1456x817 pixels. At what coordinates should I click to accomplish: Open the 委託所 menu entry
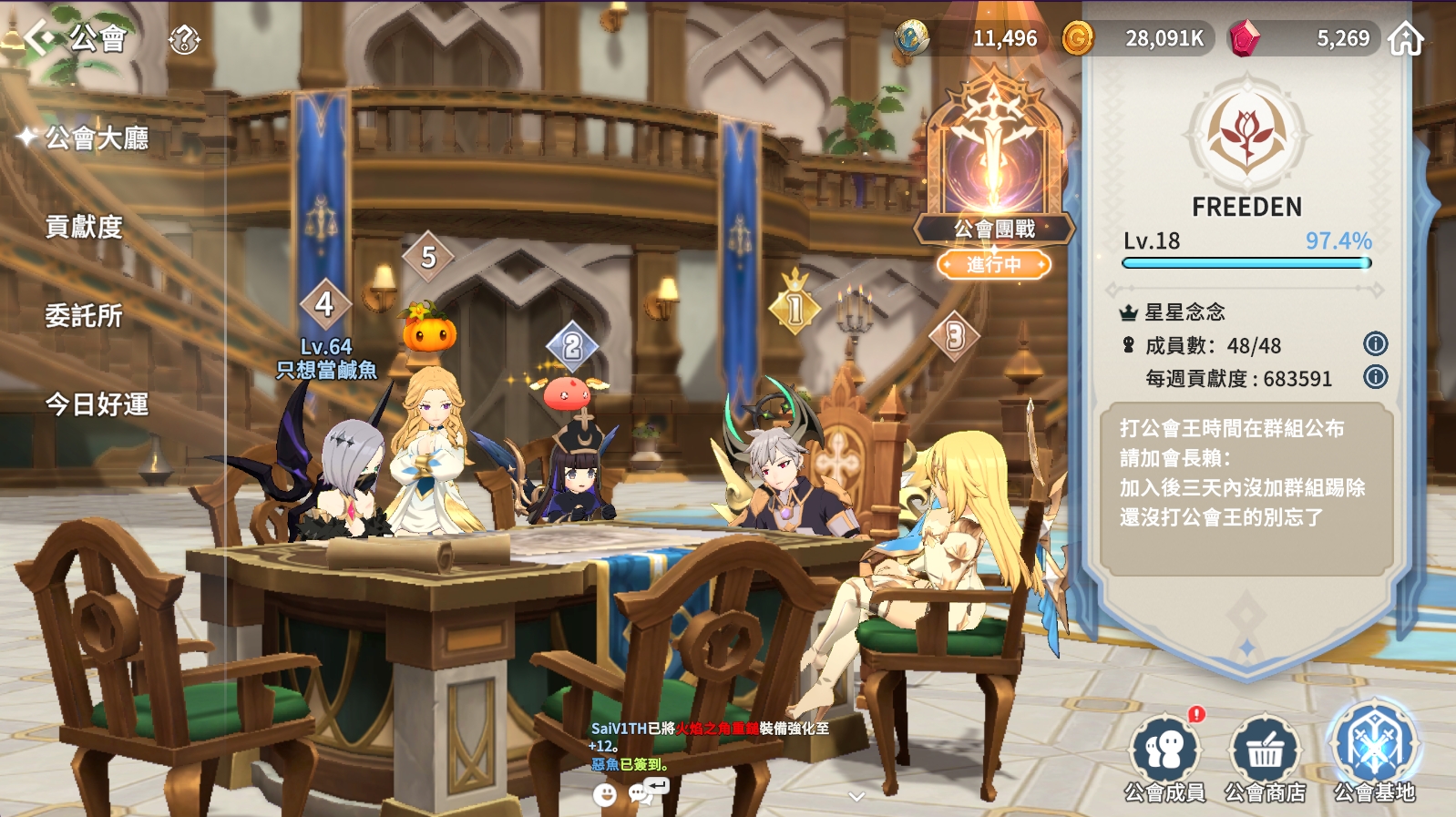(84, 316)
